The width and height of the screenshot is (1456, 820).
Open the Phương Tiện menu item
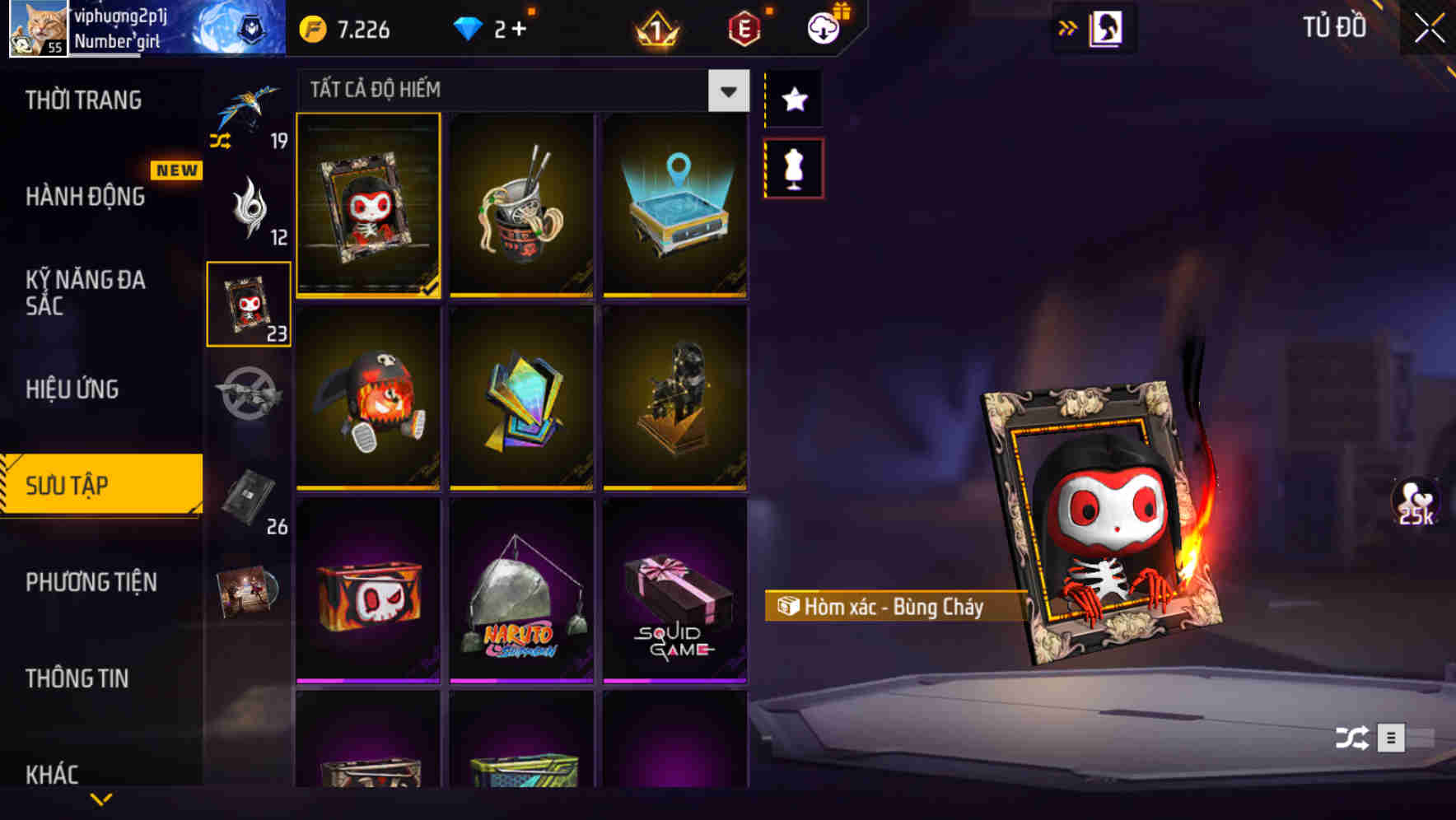pos(91,582)
